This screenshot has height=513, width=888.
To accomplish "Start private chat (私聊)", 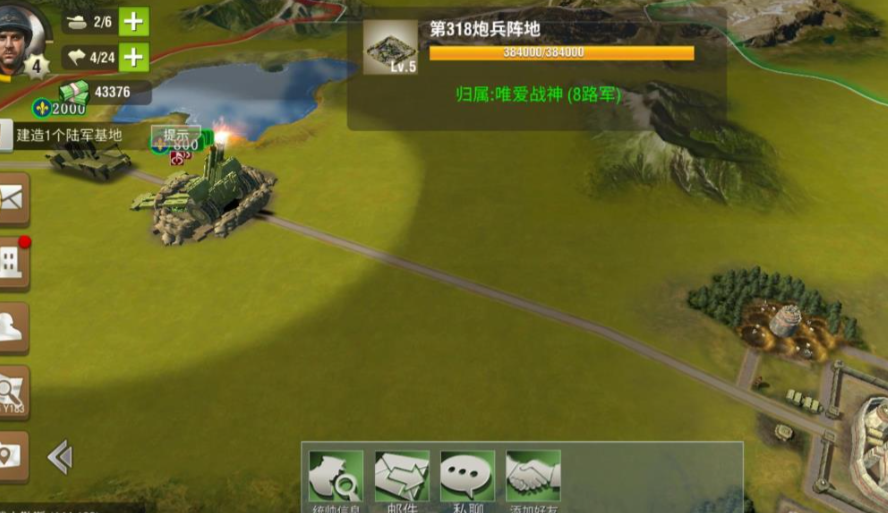I will point(467,477).
